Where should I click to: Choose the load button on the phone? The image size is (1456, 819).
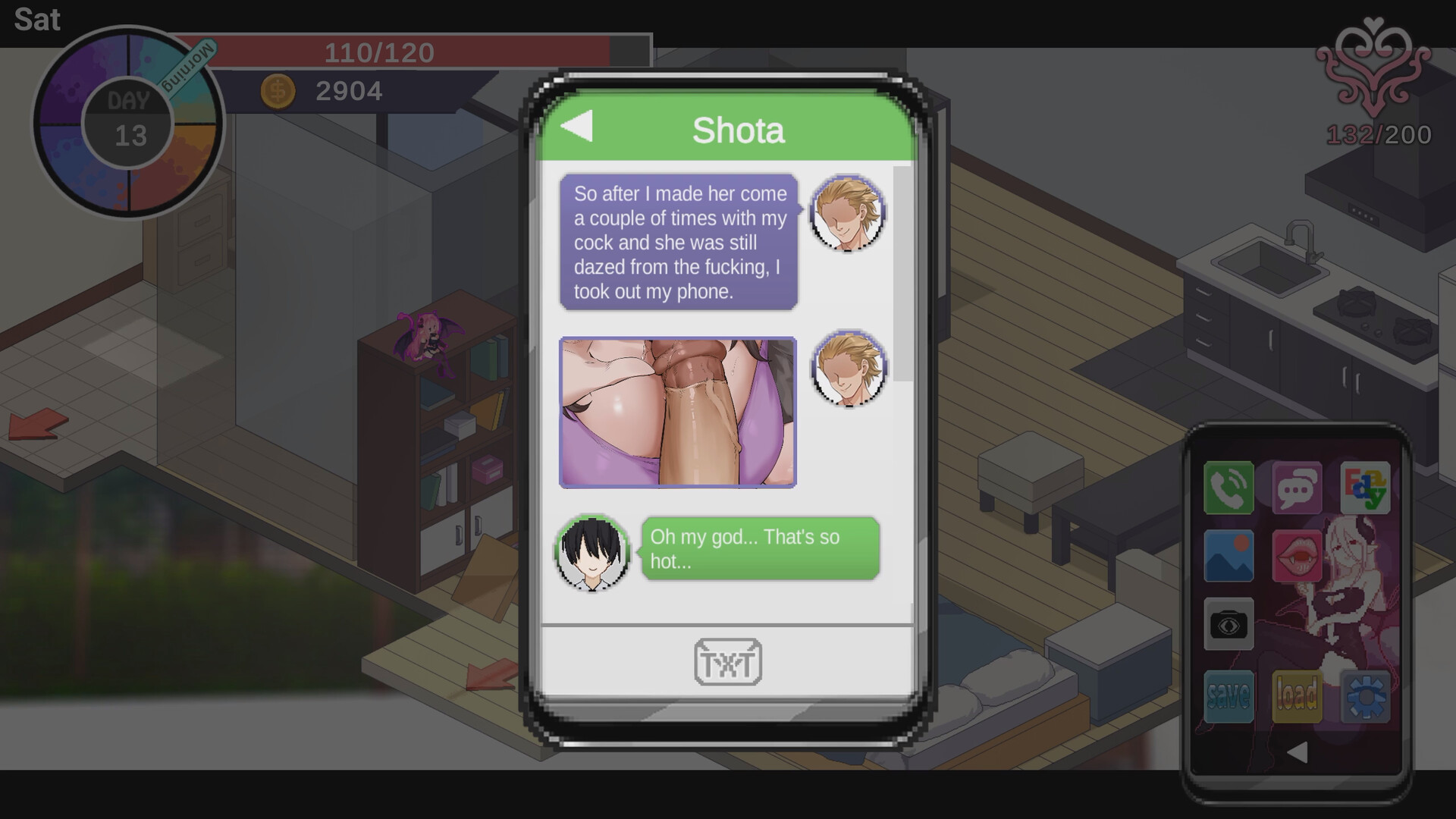point(1297,695)
